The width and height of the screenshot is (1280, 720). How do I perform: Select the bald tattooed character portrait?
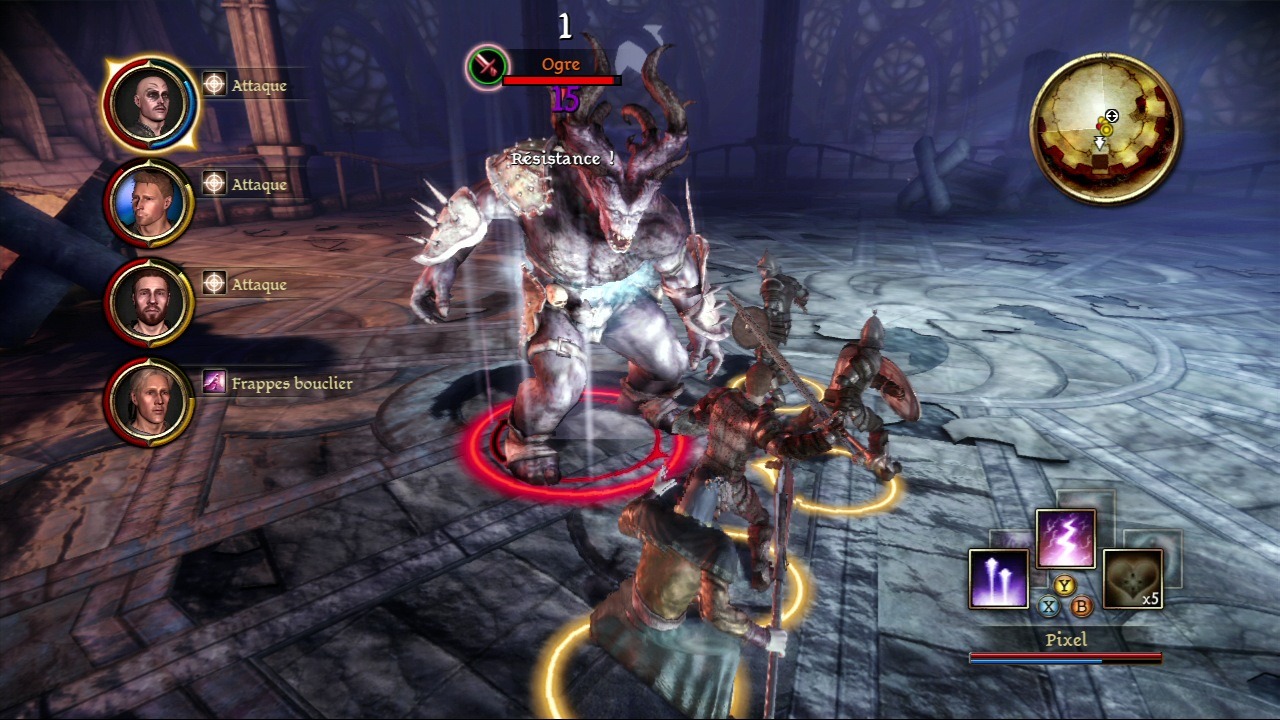point(150,104)
